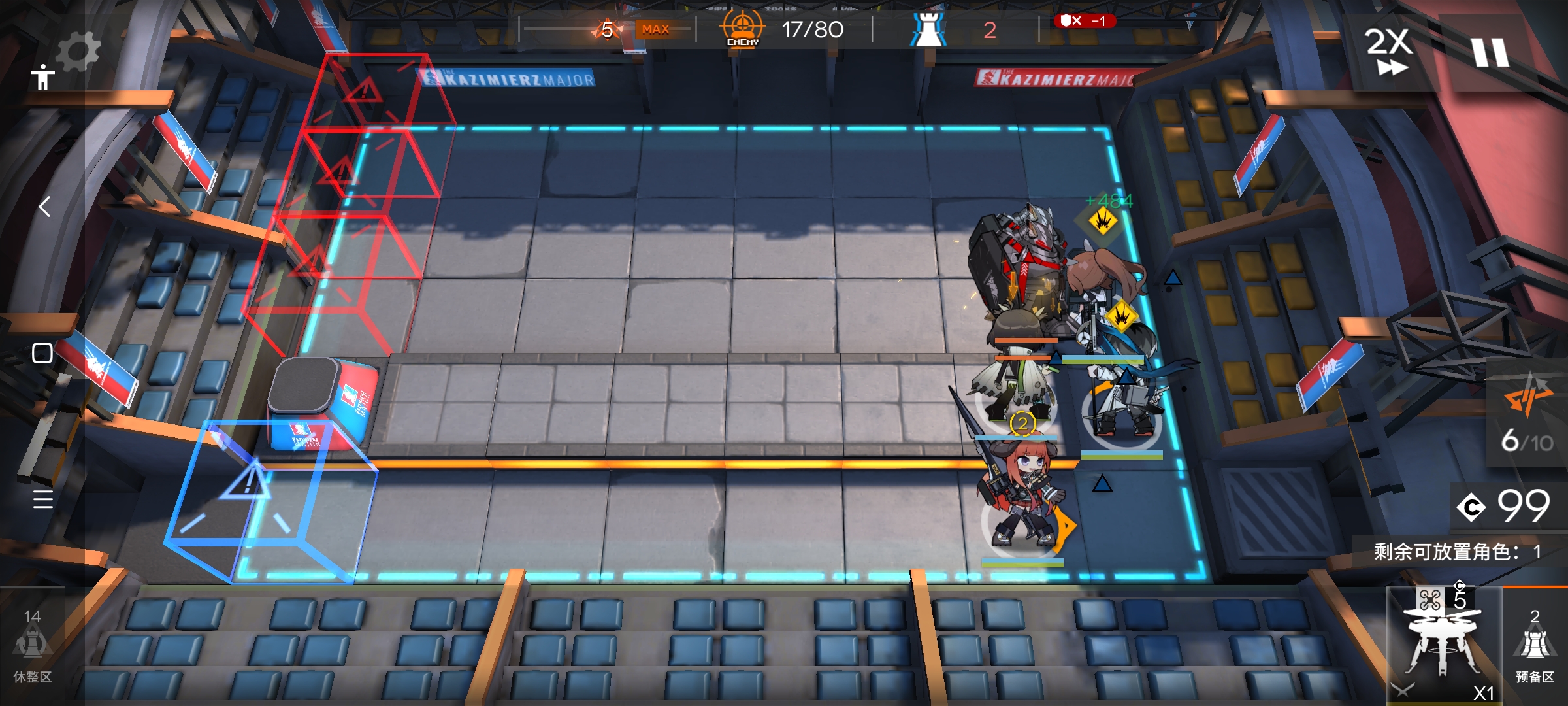Open the 预备区 reserve area
Image resolution: width=1568 pixels, height=706 pixels.
[x=1535, y=646]
